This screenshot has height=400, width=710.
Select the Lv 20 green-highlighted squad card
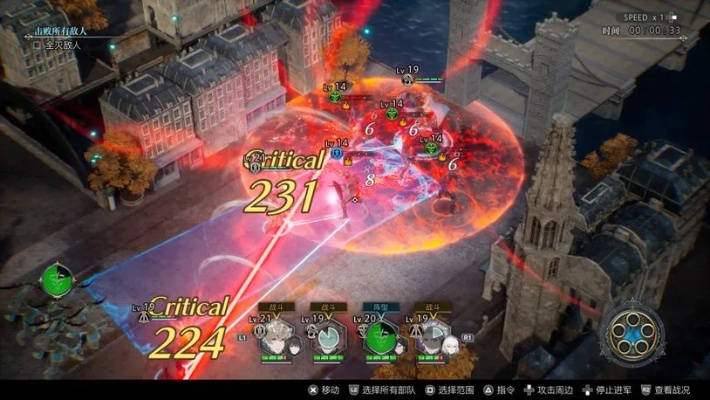coord(382,338)
